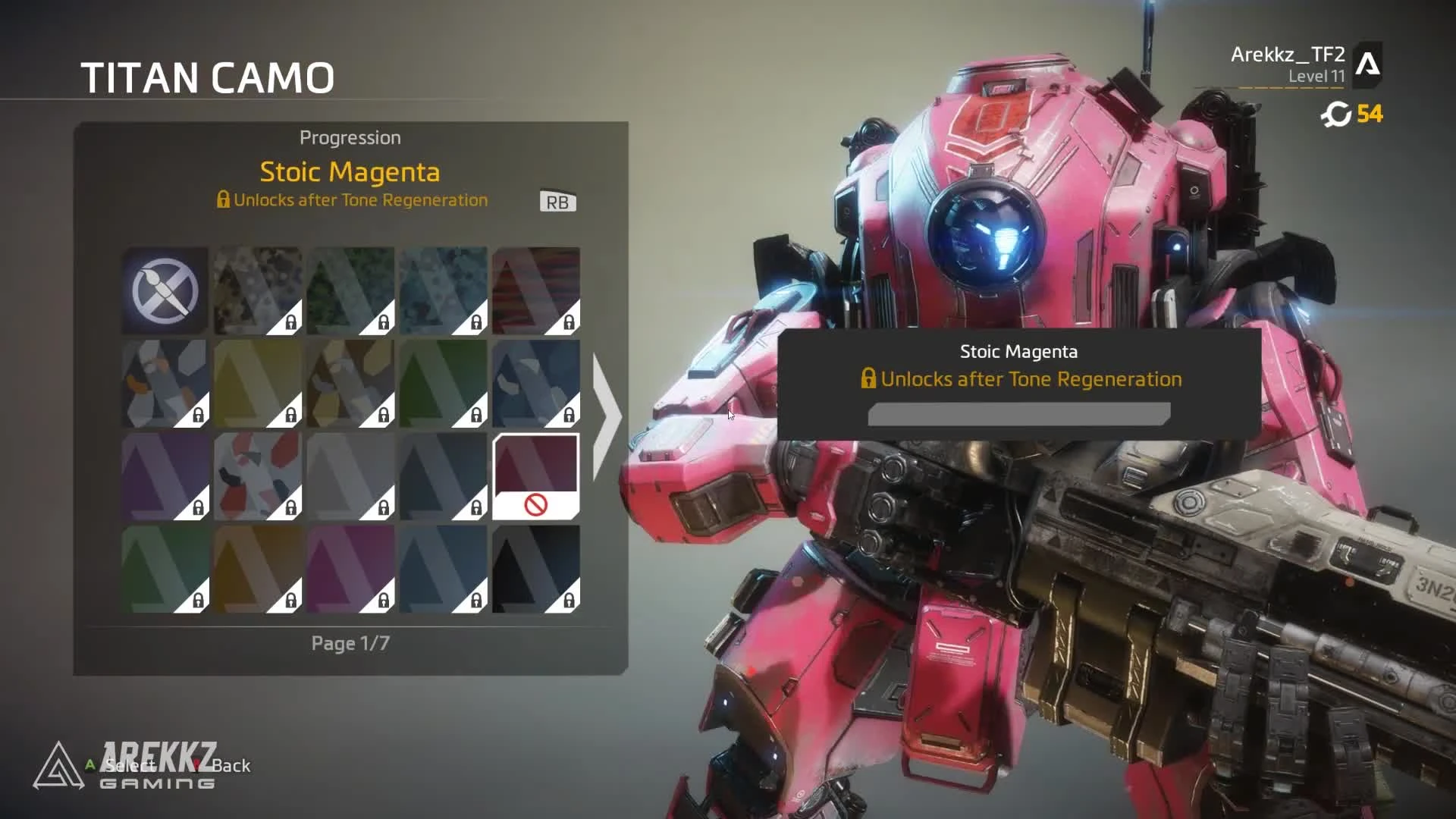Select the solid light gray camo swatch

click(350, 476)
